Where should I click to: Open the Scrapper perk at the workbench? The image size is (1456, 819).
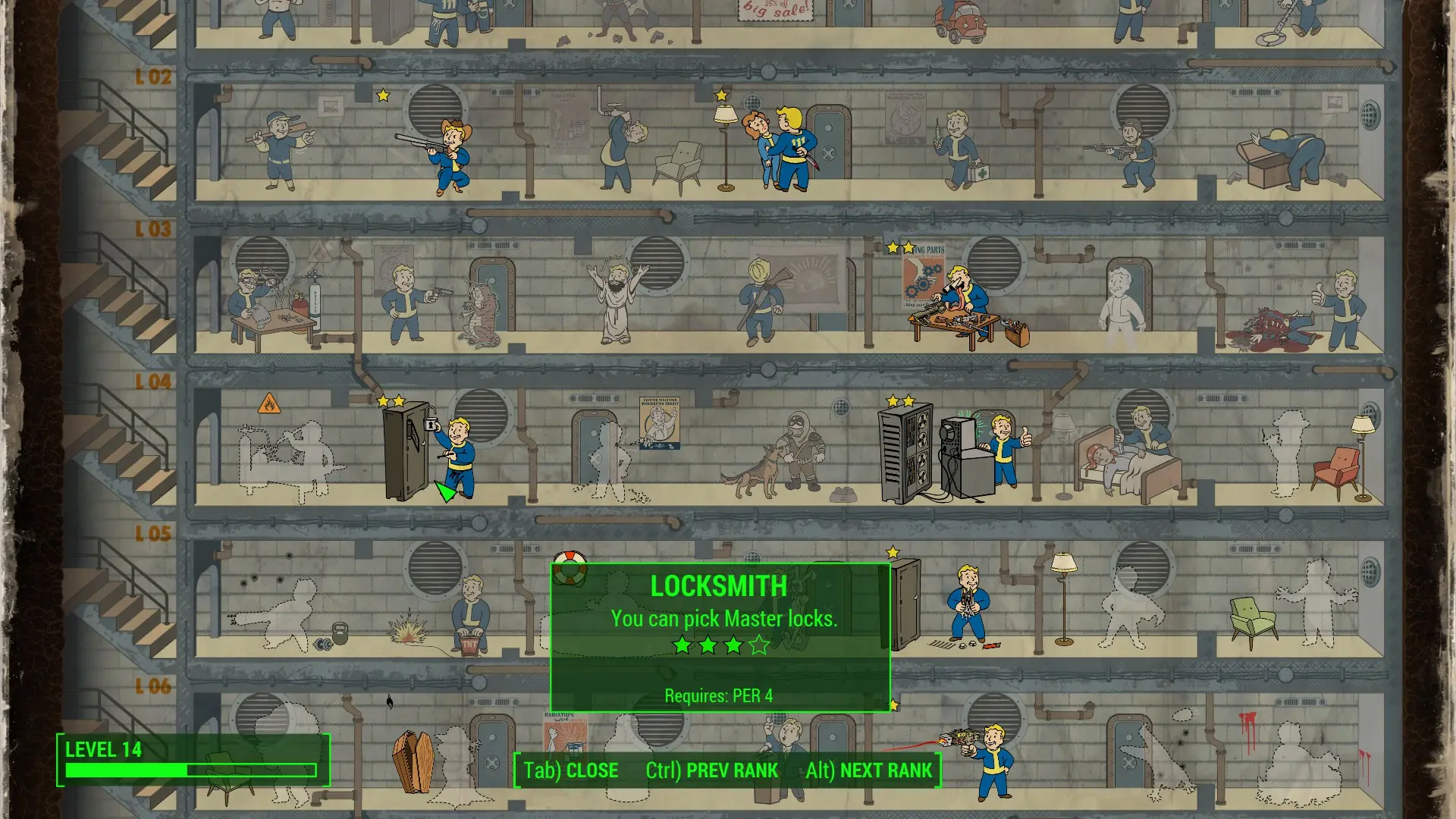tap(959, 303)
